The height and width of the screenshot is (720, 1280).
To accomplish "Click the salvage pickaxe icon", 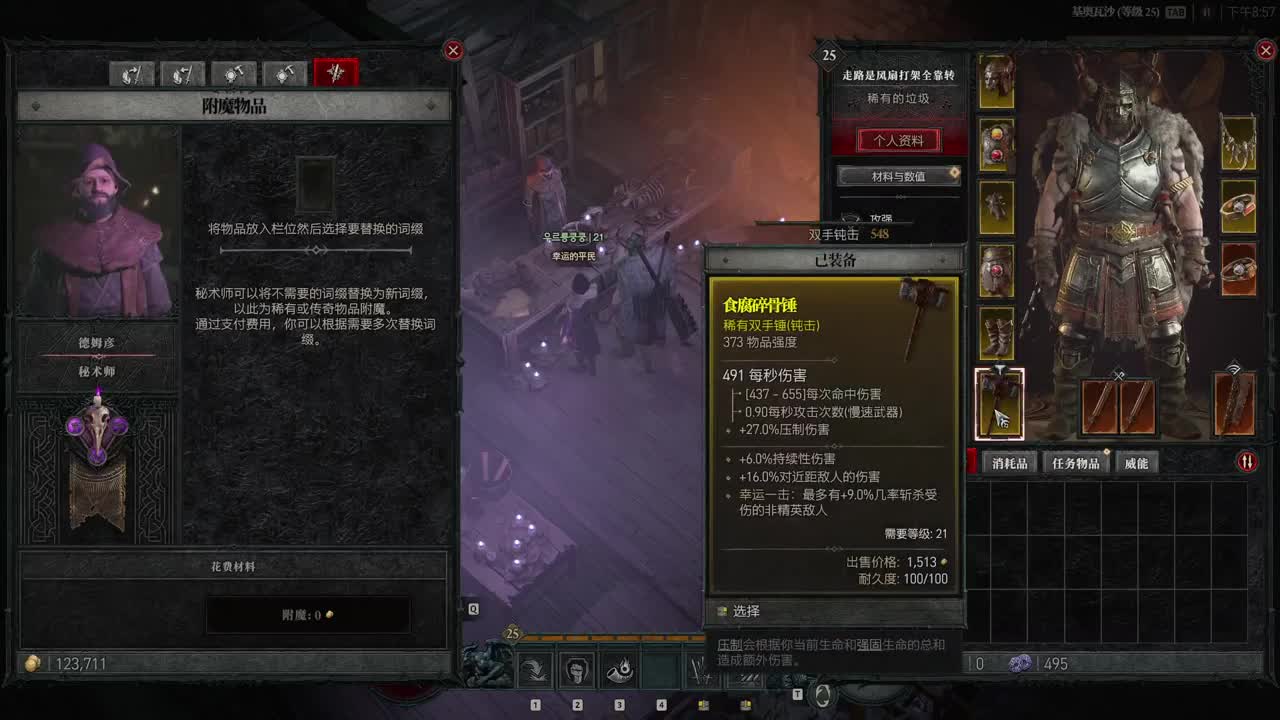I will click(x=285, y=72).
